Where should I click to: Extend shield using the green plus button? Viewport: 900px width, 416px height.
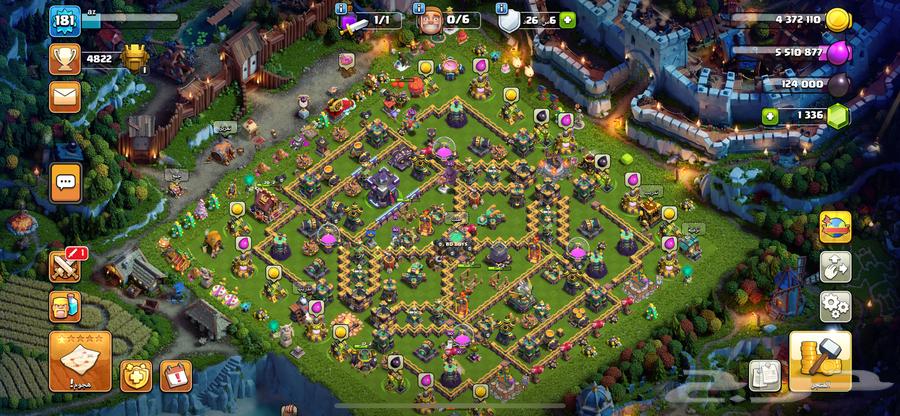point(568,20)
